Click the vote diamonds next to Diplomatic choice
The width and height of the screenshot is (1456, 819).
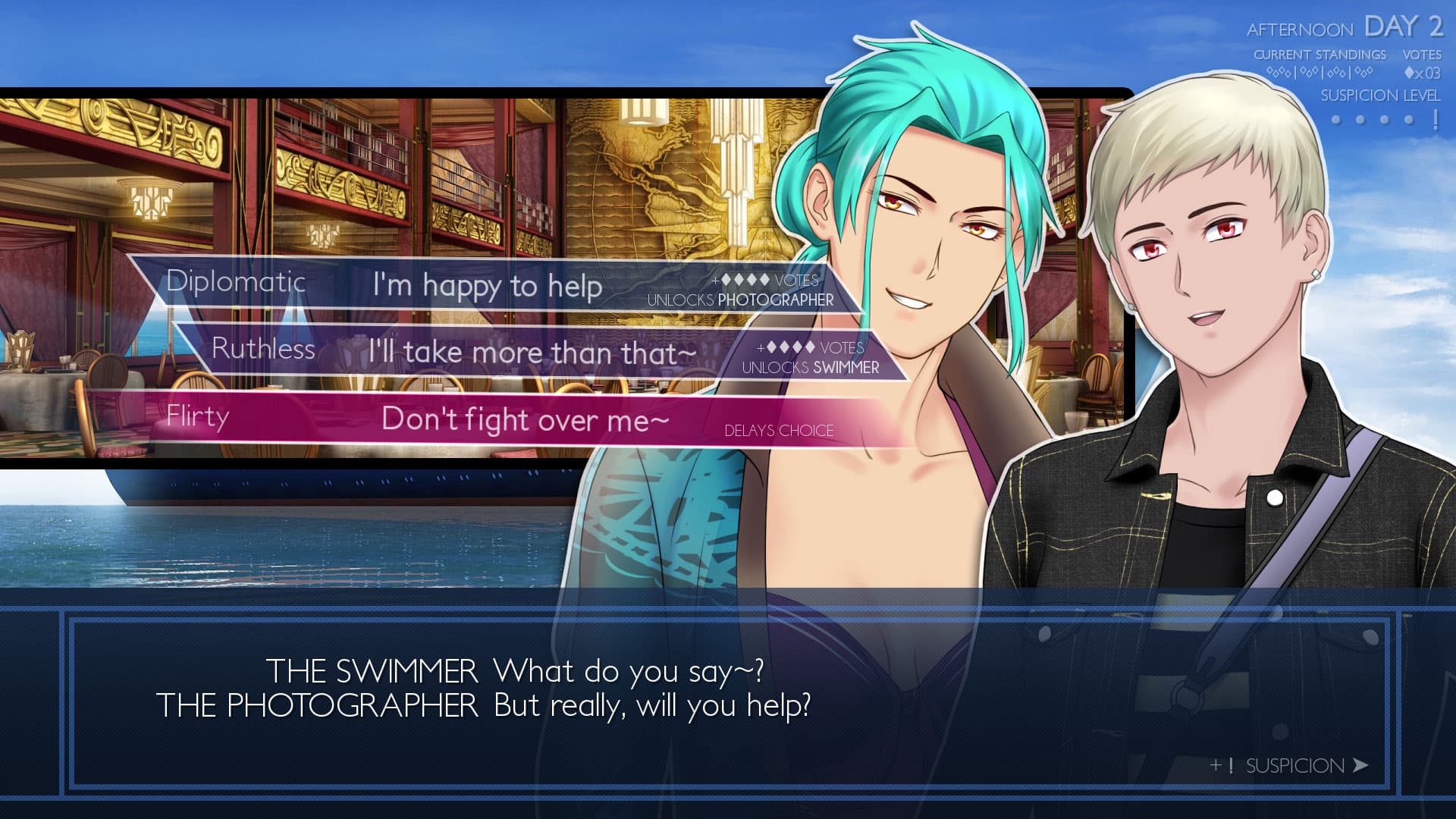click(747, 278)
